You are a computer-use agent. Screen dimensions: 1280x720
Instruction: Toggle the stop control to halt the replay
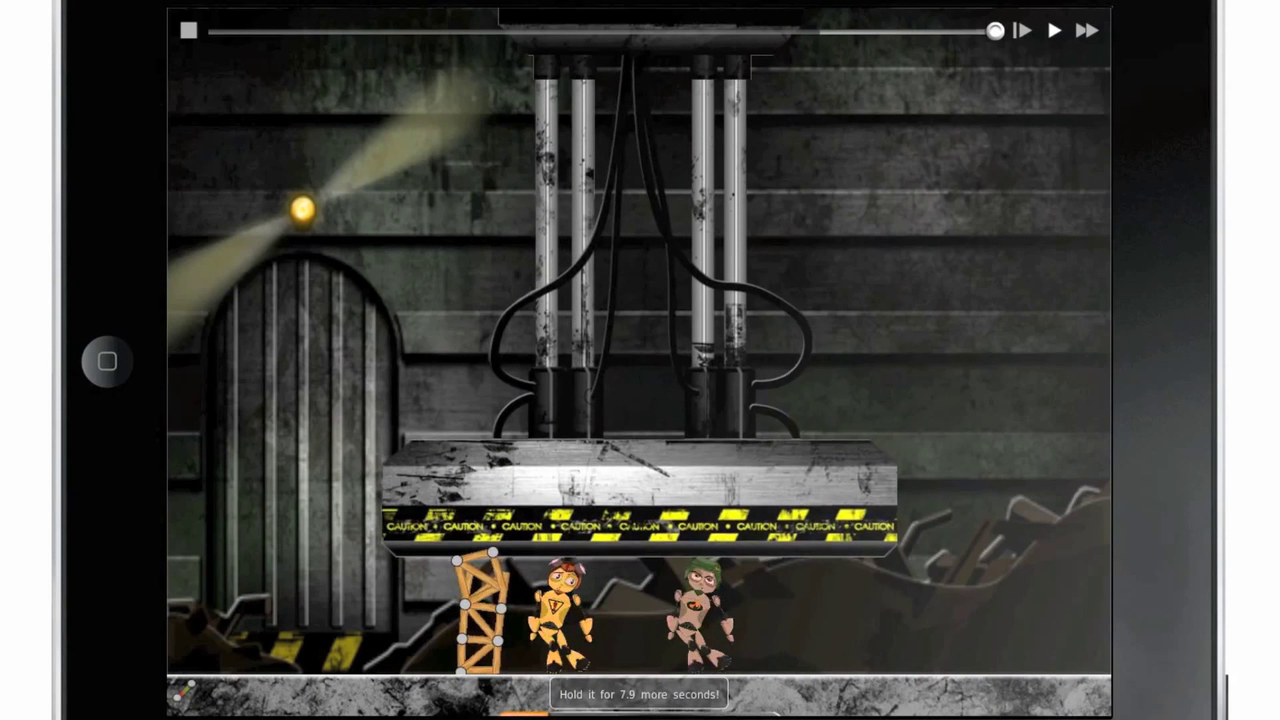coord(188,30)
